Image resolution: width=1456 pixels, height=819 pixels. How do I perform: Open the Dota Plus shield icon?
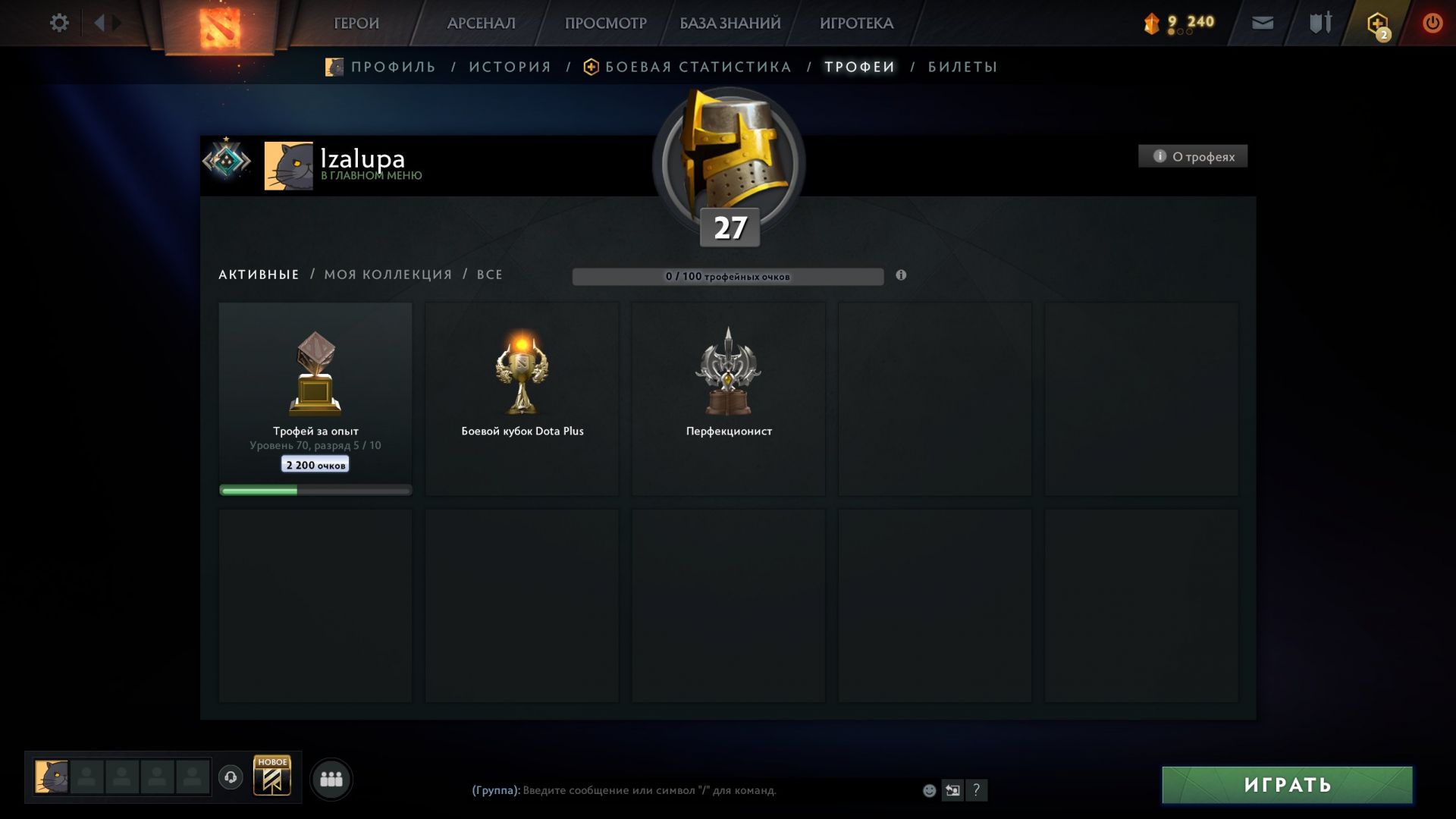[1377, 24]
